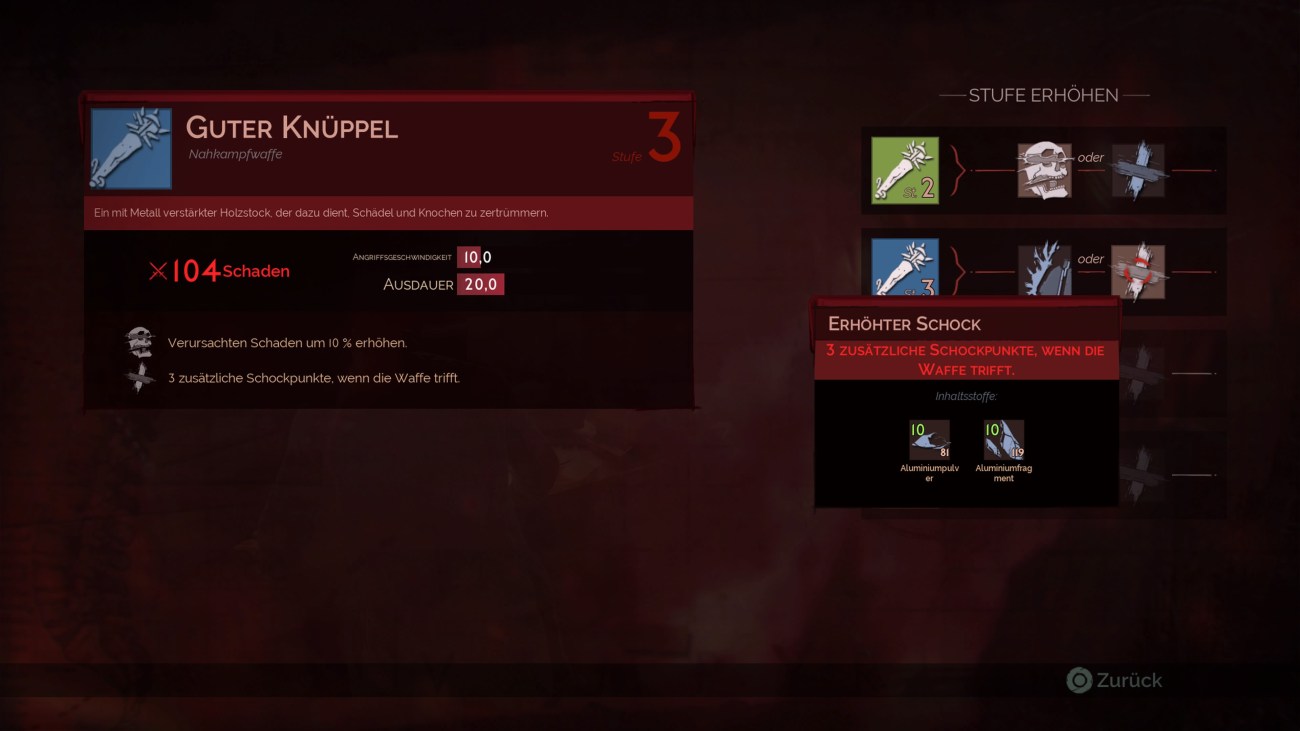
Task: Select the small skull icon beside Schaden bonus
Action: (139, 340)
